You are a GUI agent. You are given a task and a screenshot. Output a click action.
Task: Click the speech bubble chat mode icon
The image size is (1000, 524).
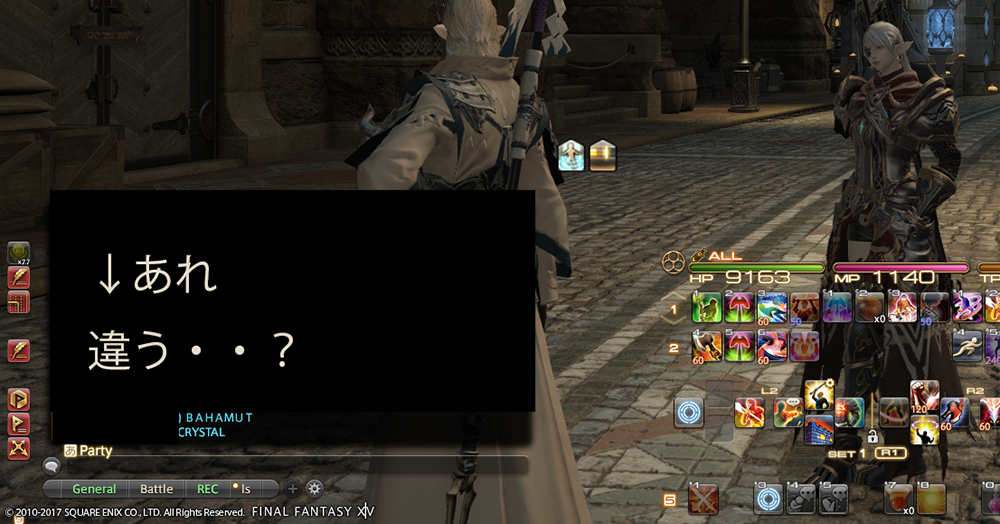pyautogui.click(x=50, y=465)
